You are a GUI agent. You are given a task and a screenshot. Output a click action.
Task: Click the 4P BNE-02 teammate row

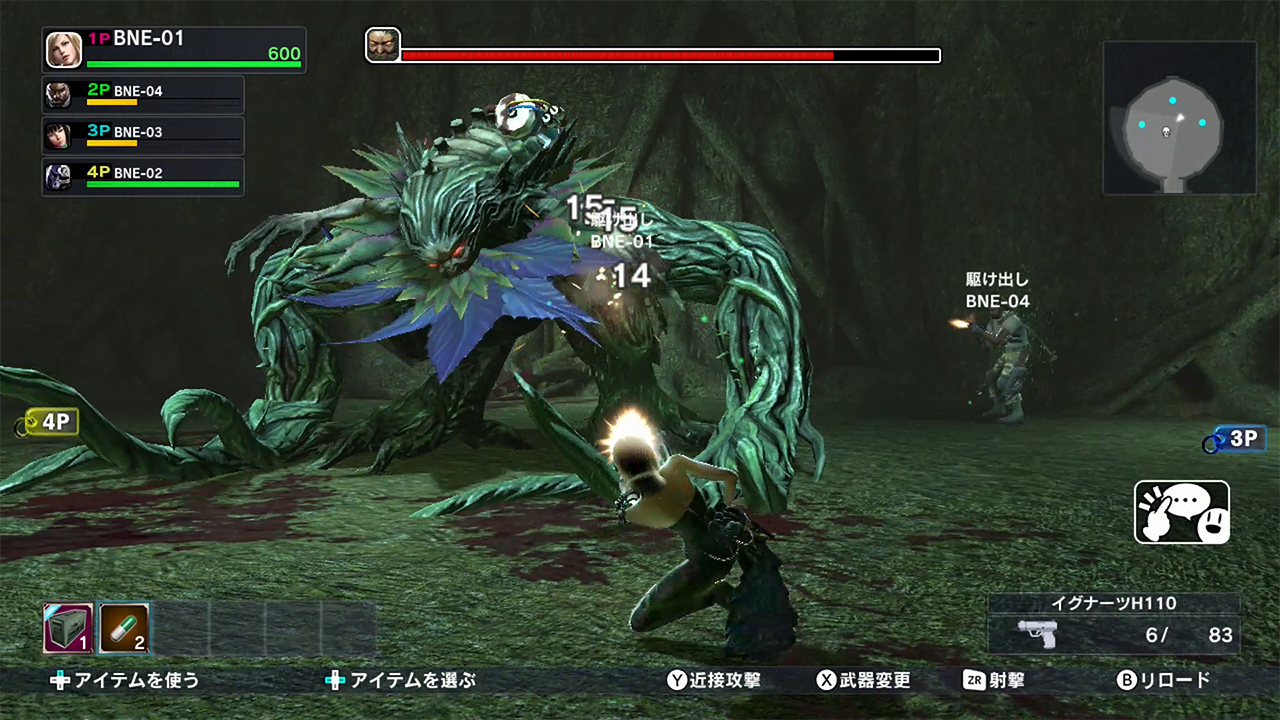(143, 176)
